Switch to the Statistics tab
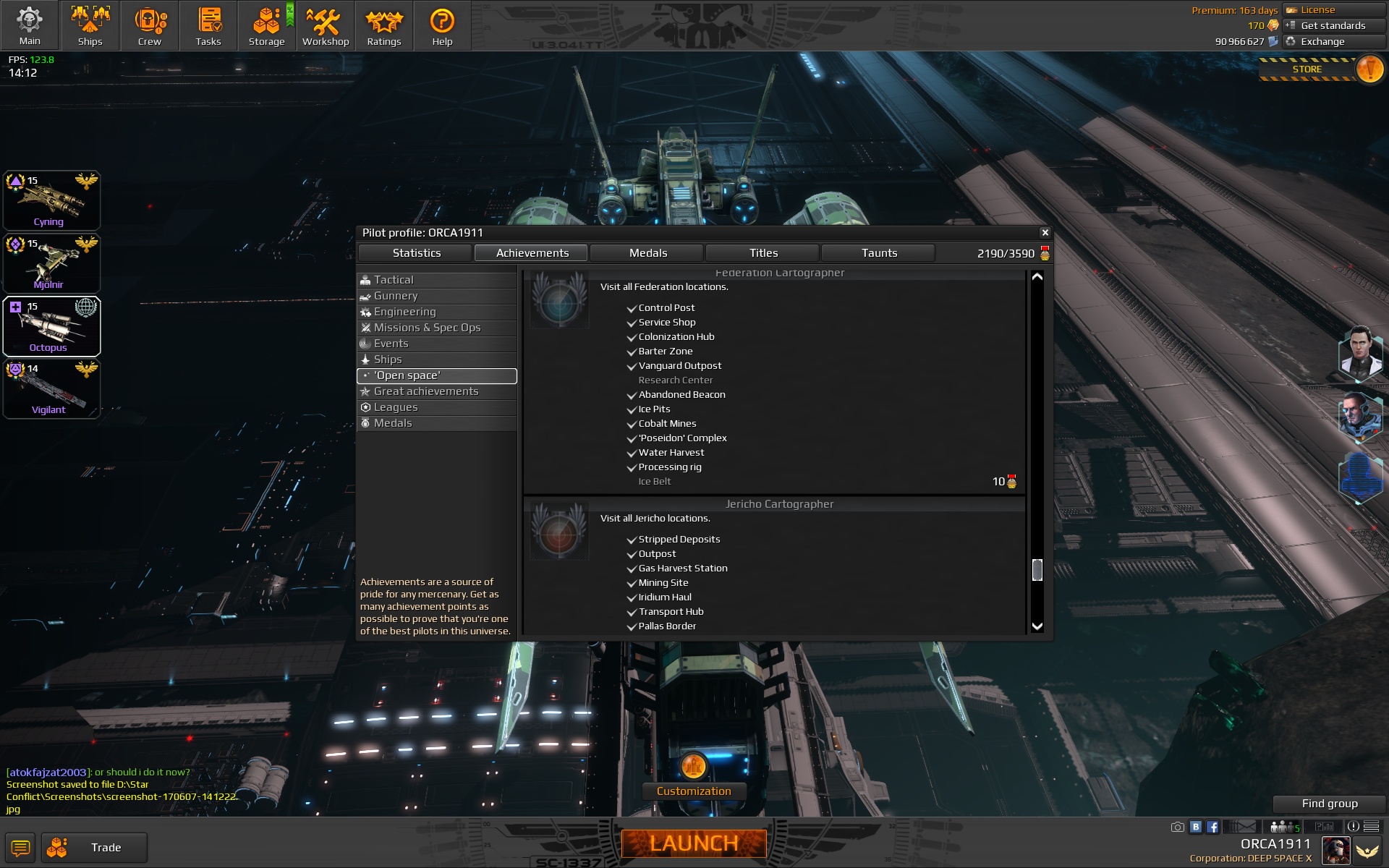The height and width of the screenshot is (868, 1389). [416, 253]
